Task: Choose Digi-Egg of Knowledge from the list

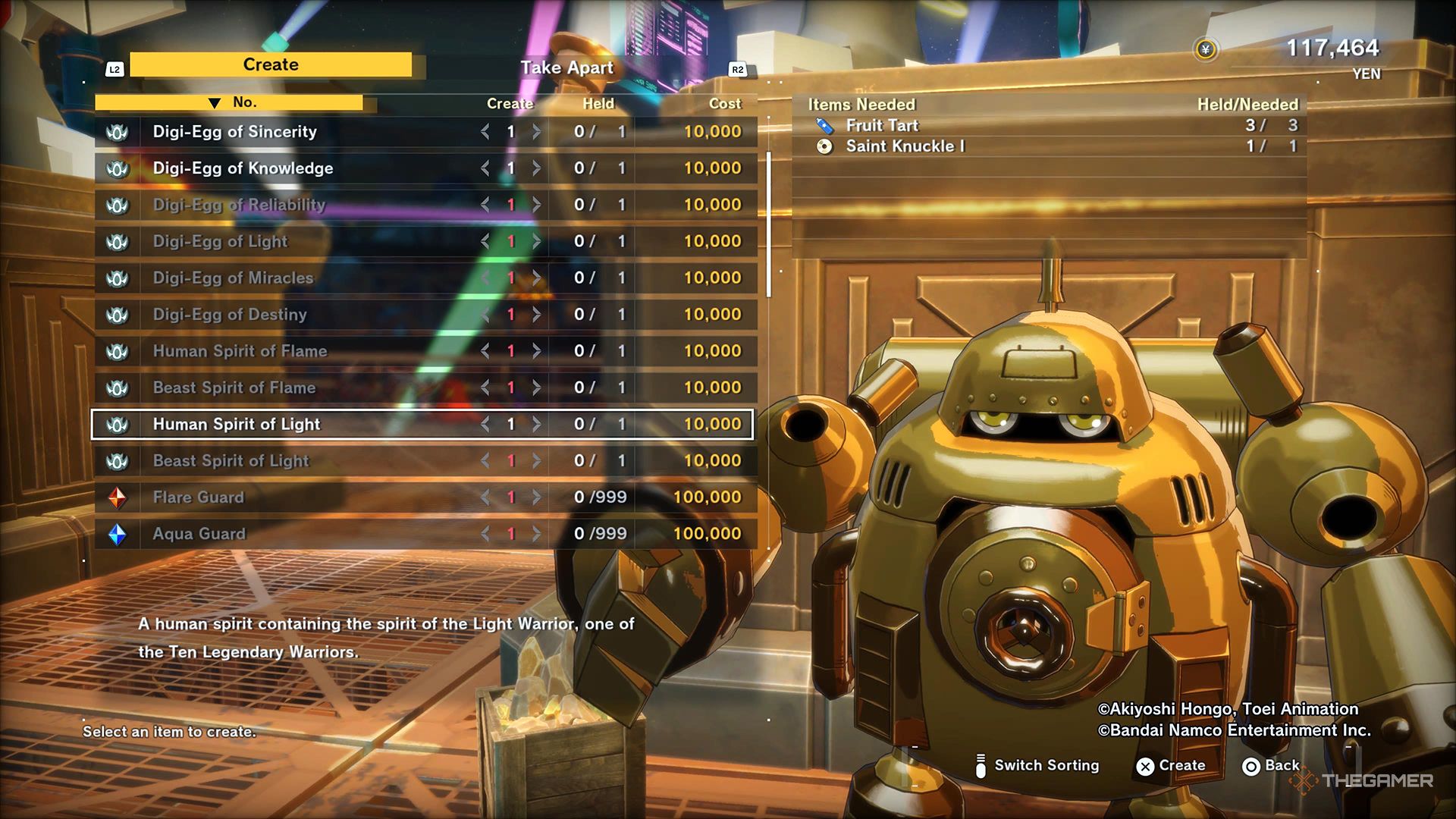Action: pos(243,168)
